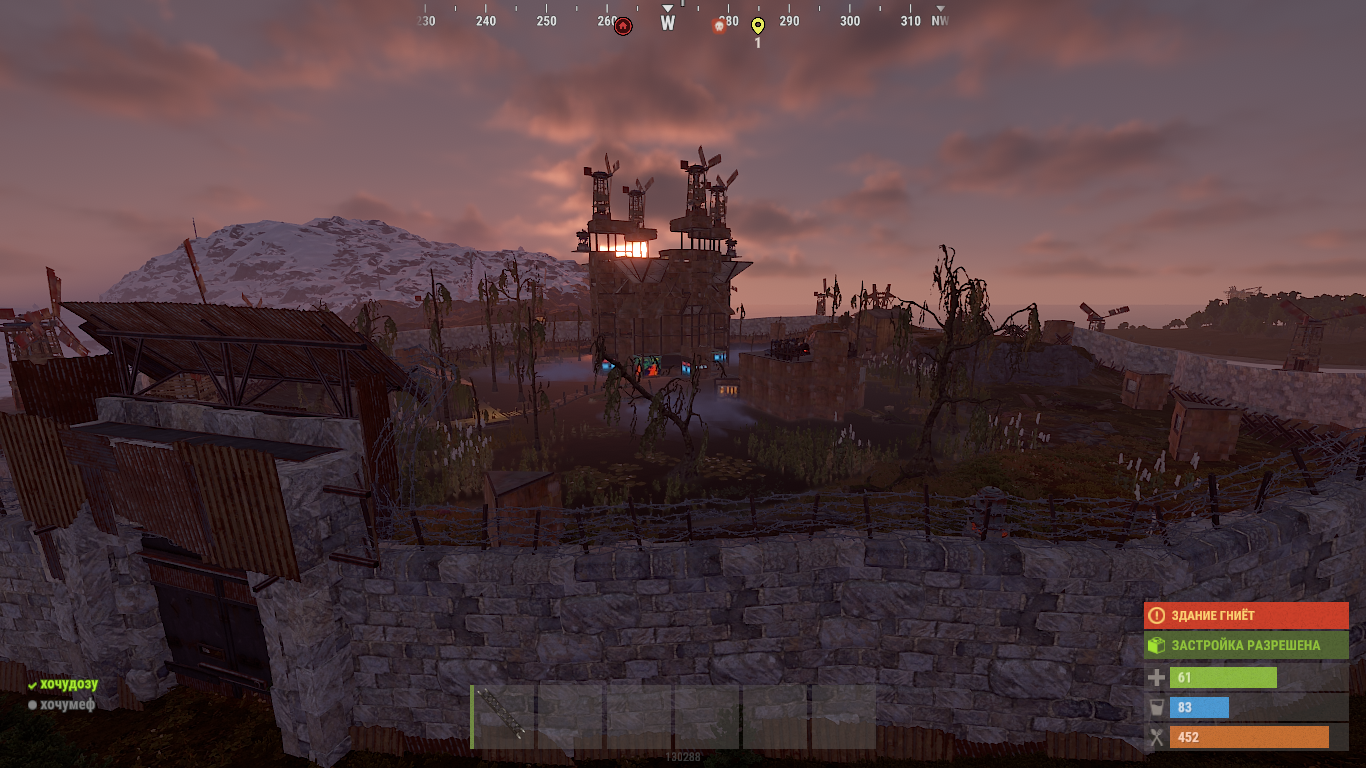Screen dimensions: 1366x768
Task: Select the ladder hotbar slot
Action: click(503, 716)
